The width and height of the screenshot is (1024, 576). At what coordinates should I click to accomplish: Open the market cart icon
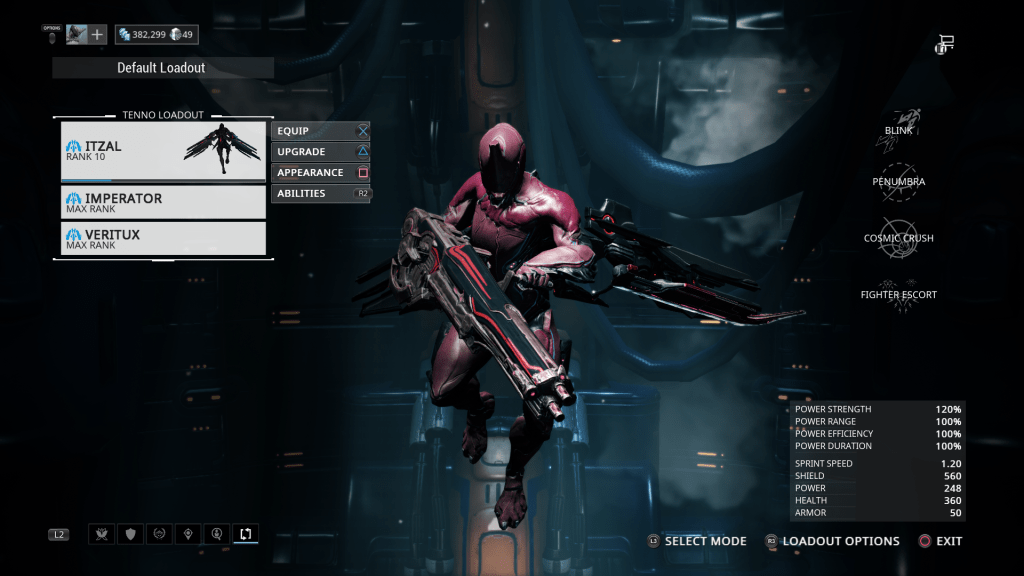click(945, 44)
